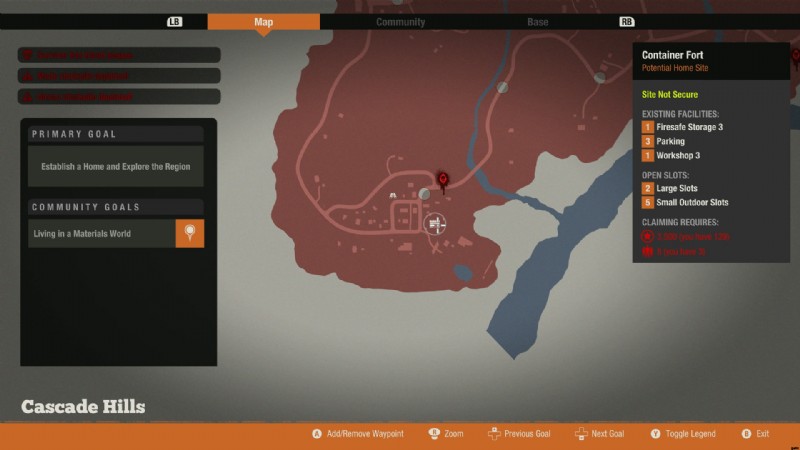Click the red waypoint pin on the map
The width and height of the screenshot is (800, 450).
pyautogui.click(x=444, y=180)
